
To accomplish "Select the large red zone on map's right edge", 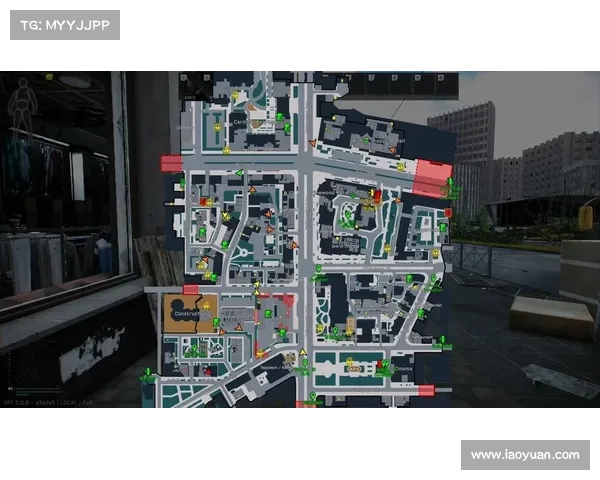I will (x=434, y=177).
